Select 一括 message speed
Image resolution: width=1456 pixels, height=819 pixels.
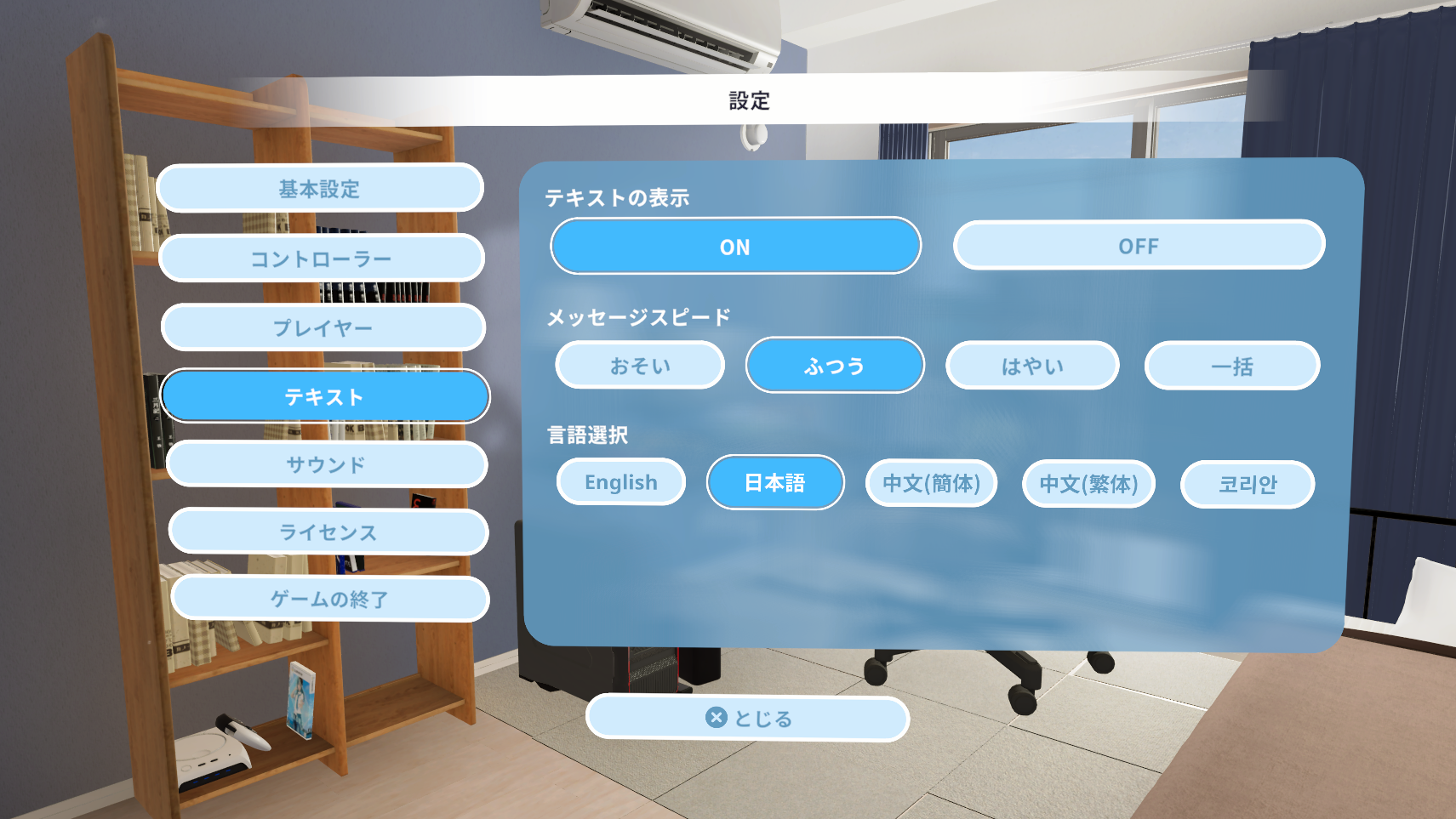1231,365
